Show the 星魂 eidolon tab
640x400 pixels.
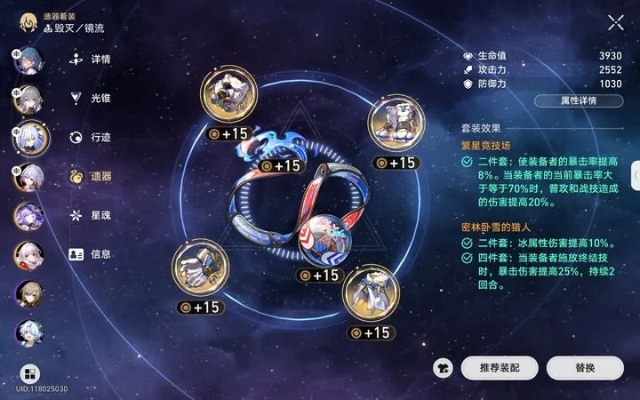[89, 215]
